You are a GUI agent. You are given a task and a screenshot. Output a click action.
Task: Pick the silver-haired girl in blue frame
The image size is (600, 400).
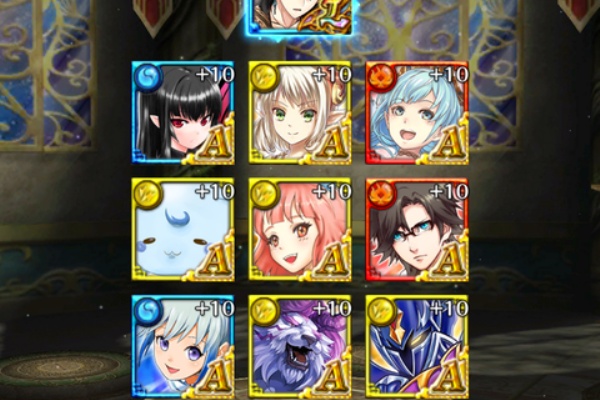tap(183, 343)
